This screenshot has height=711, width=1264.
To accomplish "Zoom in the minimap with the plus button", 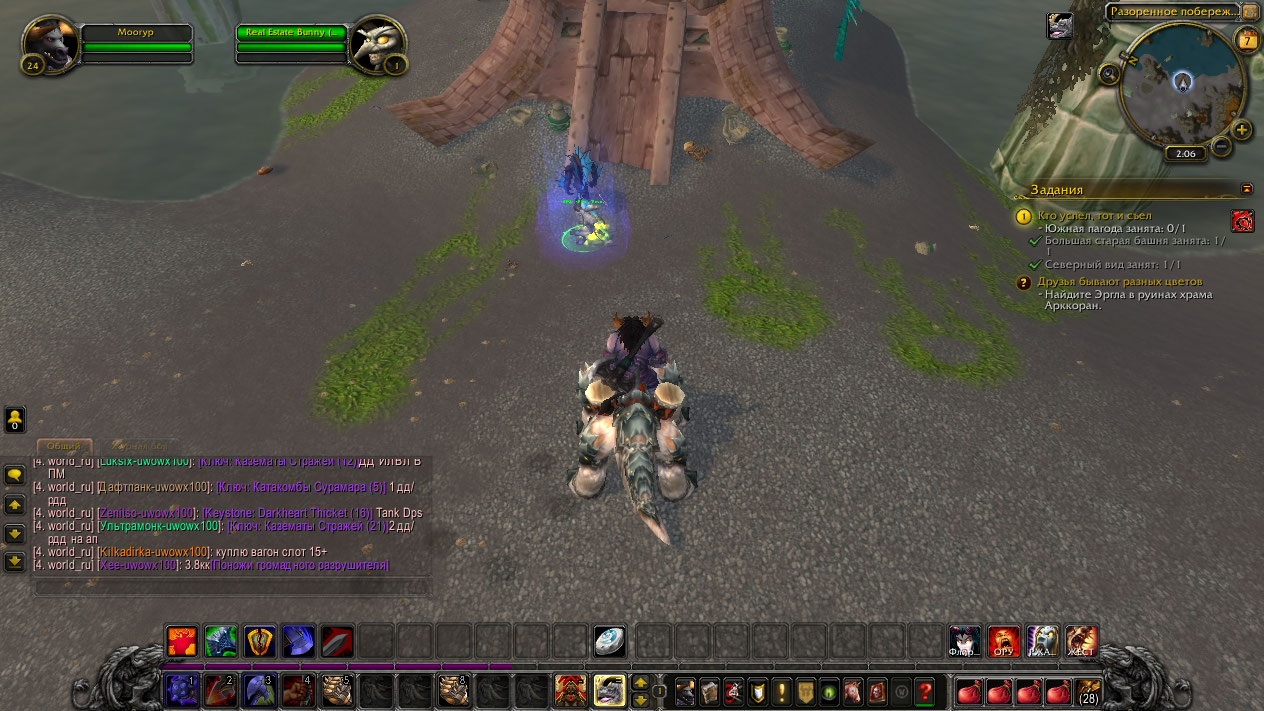I will pyautogui.click(x=1242, y=130).
